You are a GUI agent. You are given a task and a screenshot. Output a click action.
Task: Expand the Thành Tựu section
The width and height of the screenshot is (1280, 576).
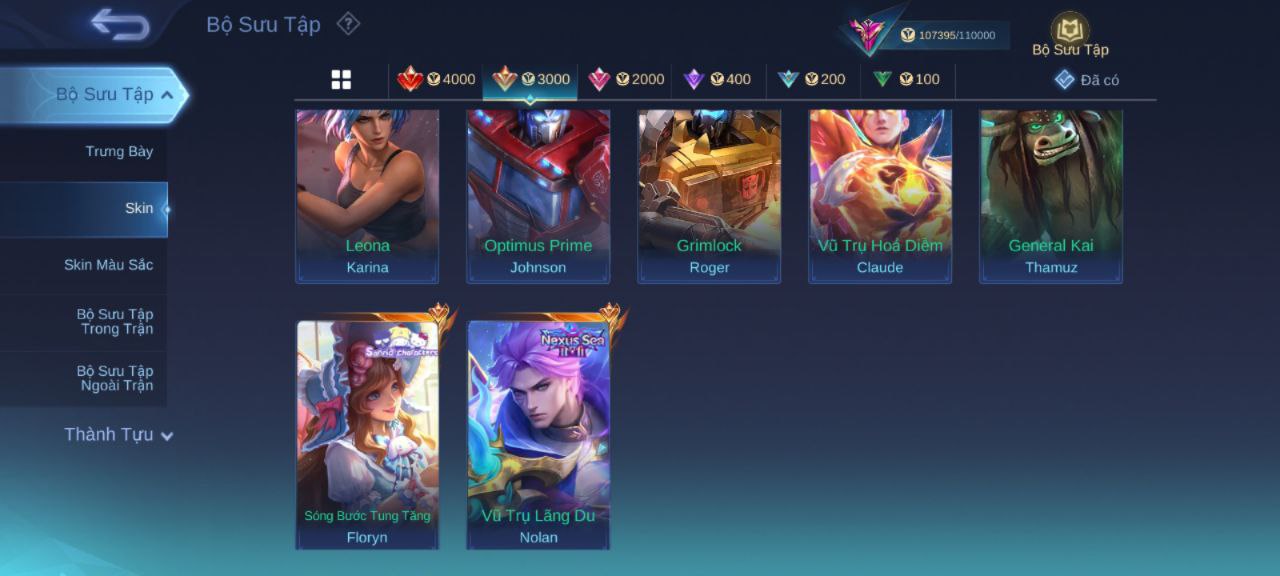[118, 435]
